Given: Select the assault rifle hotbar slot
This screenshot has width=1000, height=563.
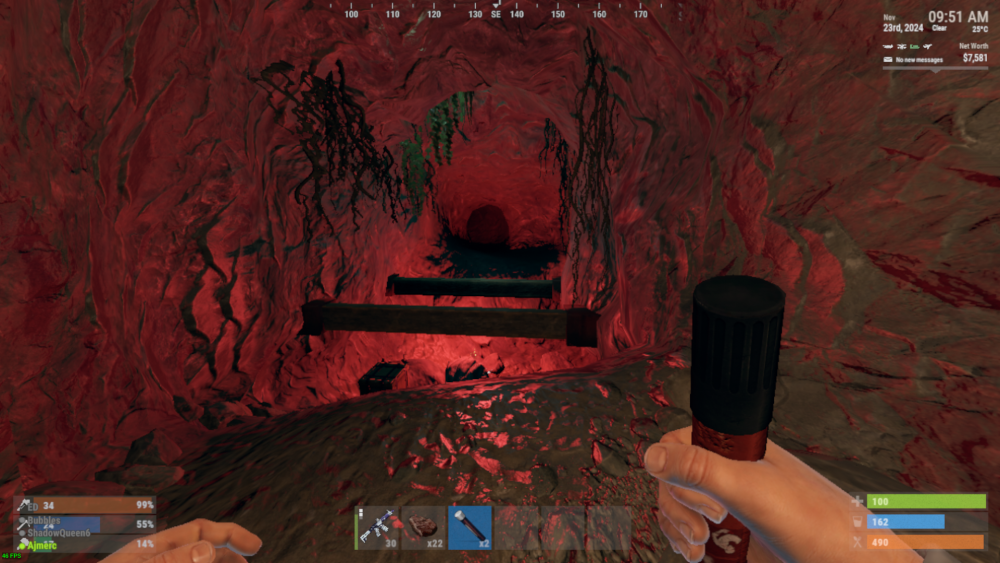Looking at the screenshot, I should (x=377, y=527).
